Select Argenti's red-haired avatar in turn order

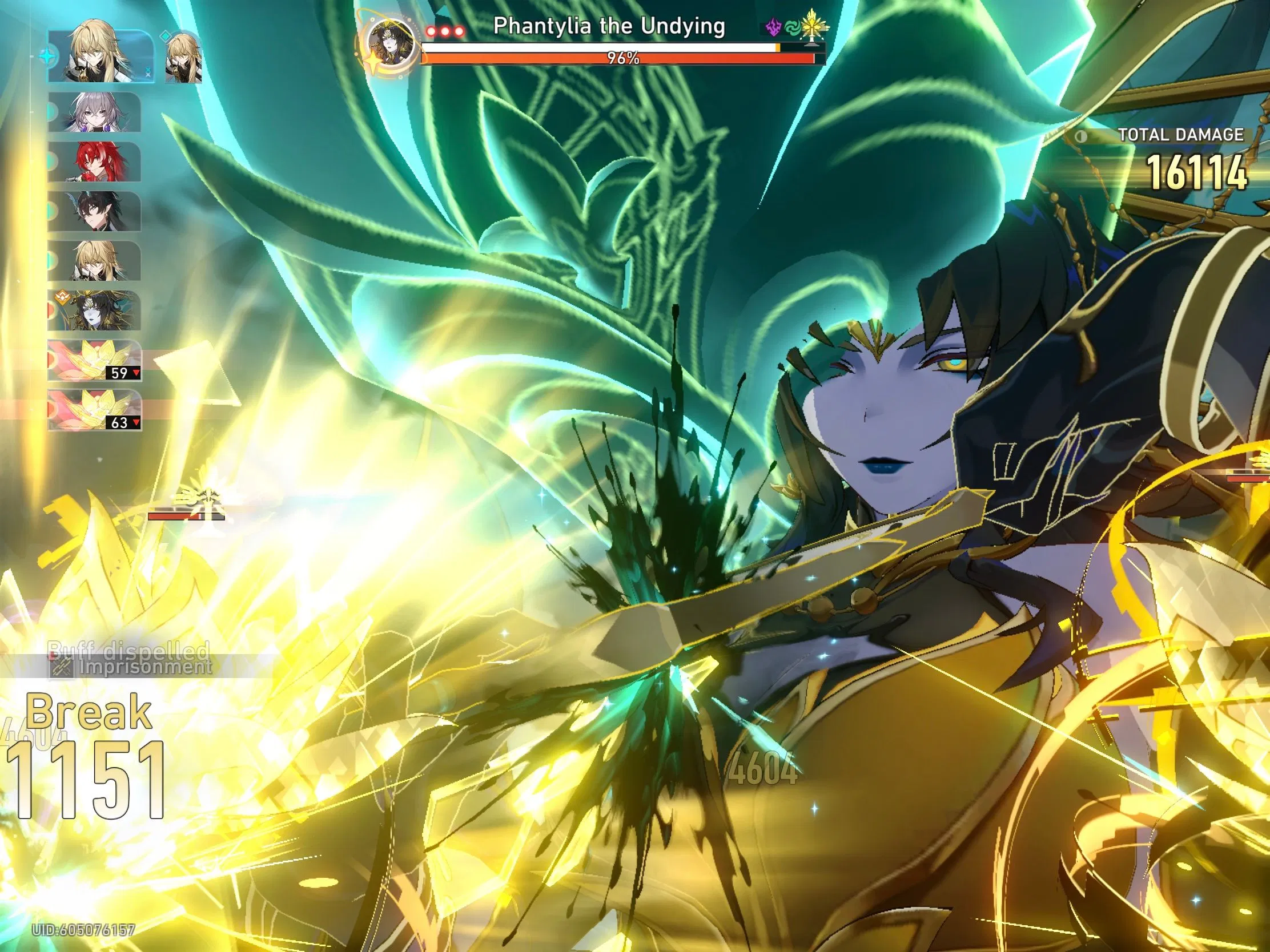pos(97,160)
